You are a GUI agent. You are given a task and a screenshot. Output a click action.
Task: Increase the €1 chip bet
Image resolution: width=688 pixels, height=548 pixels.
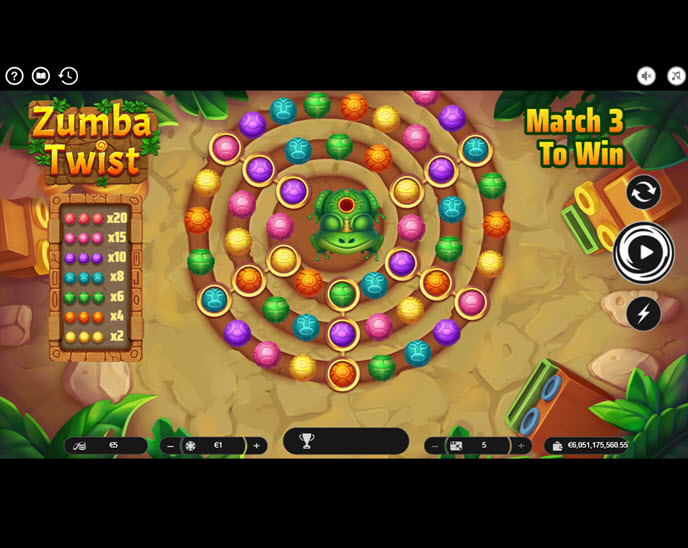(x=257, y=446)
